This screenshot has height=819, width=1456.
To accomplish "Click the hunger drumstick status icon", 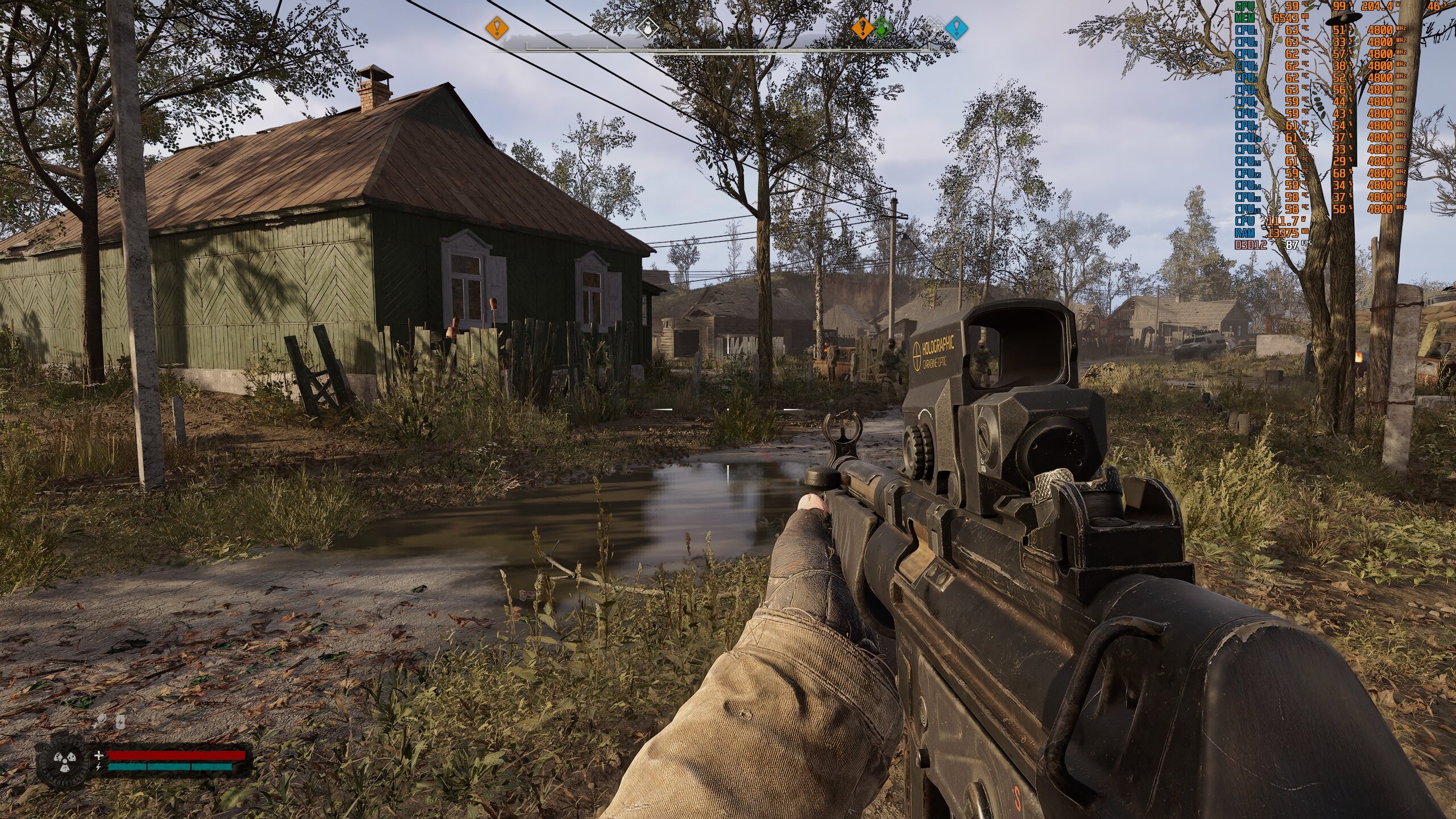I will click(101, 721).
